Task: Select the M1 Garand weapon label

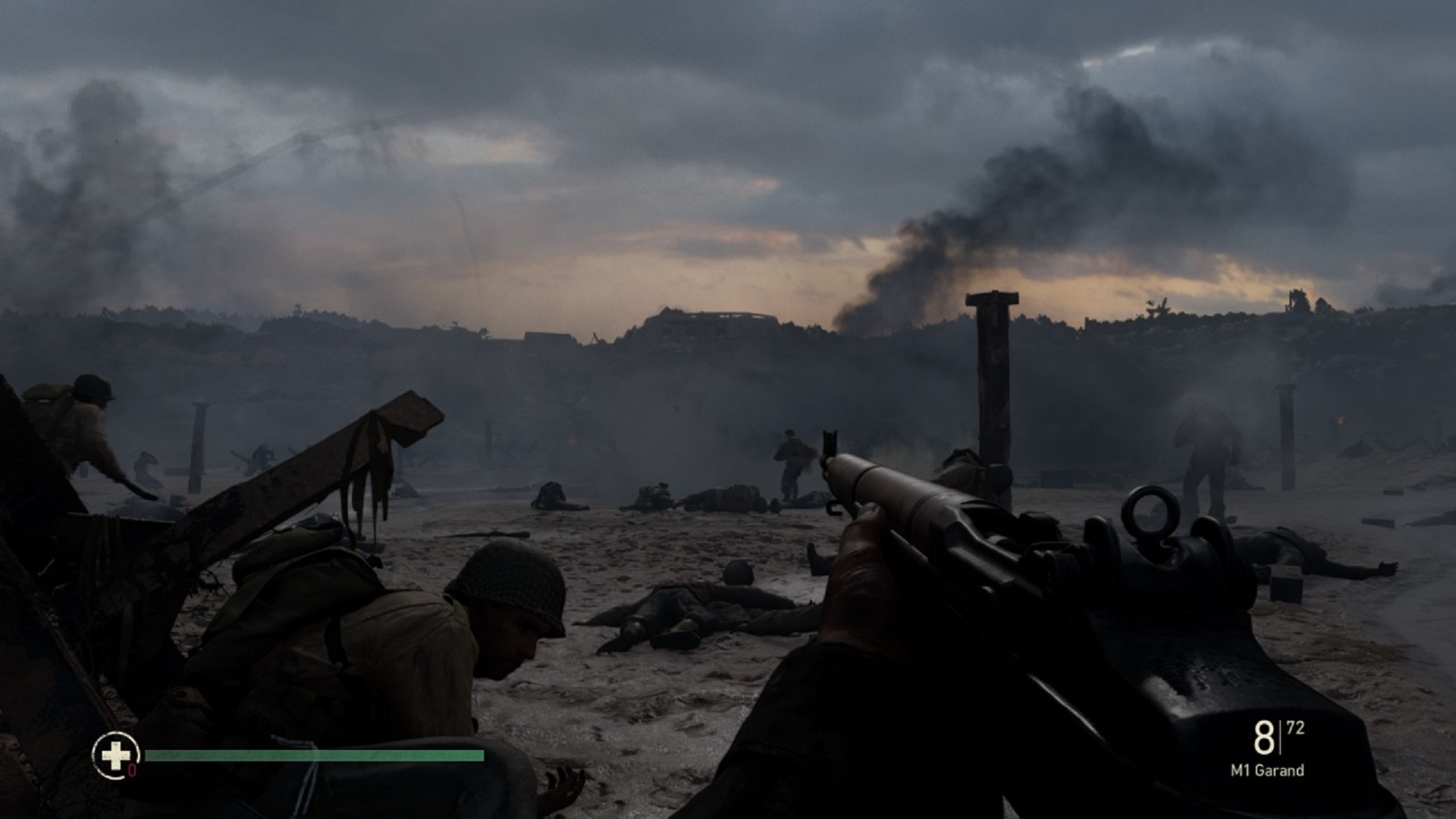Action: point(1267,770)
